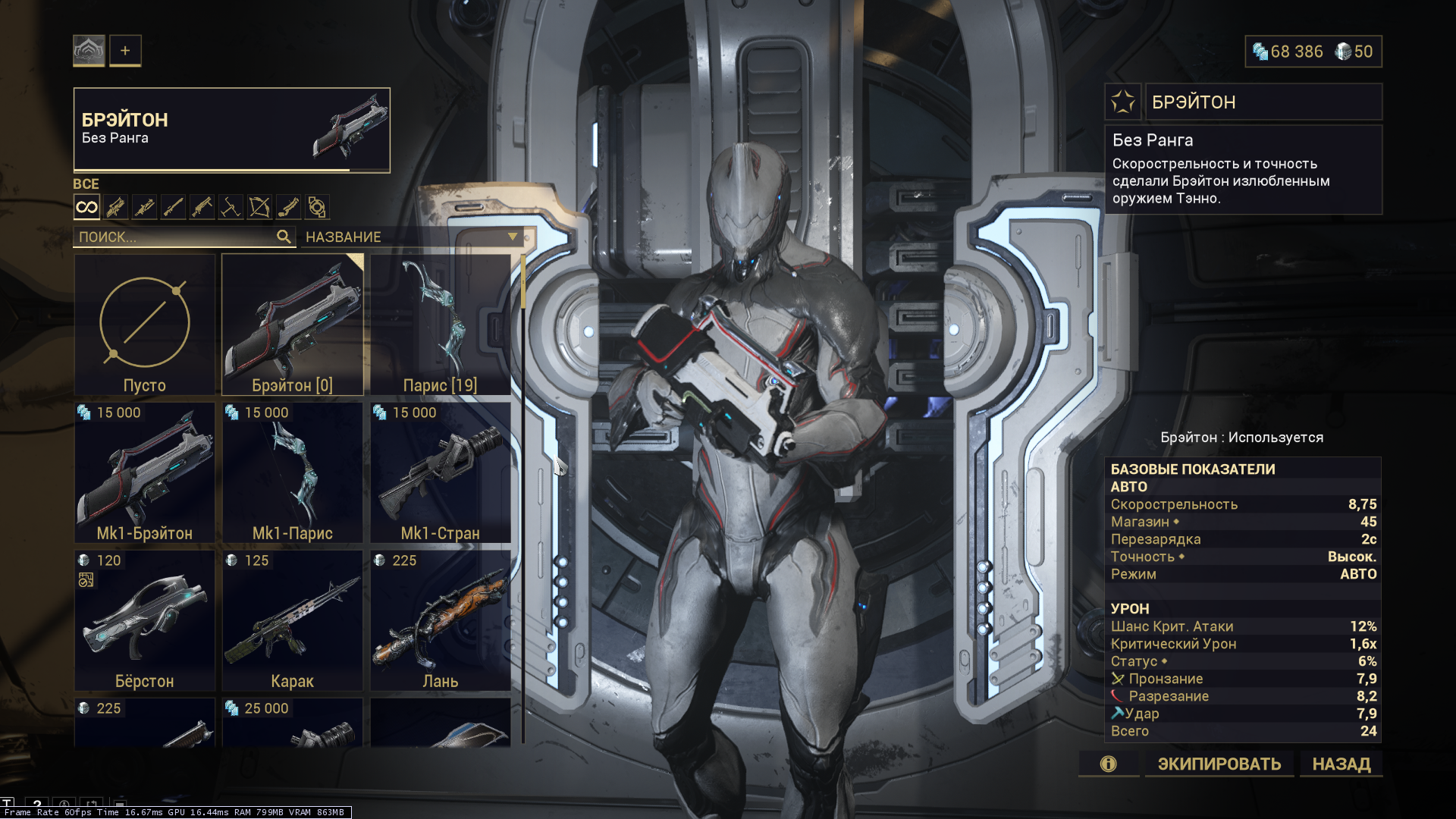1456x819 pixels.
Task: Select the Парис [19] bow
Action: tap(440, 325)
